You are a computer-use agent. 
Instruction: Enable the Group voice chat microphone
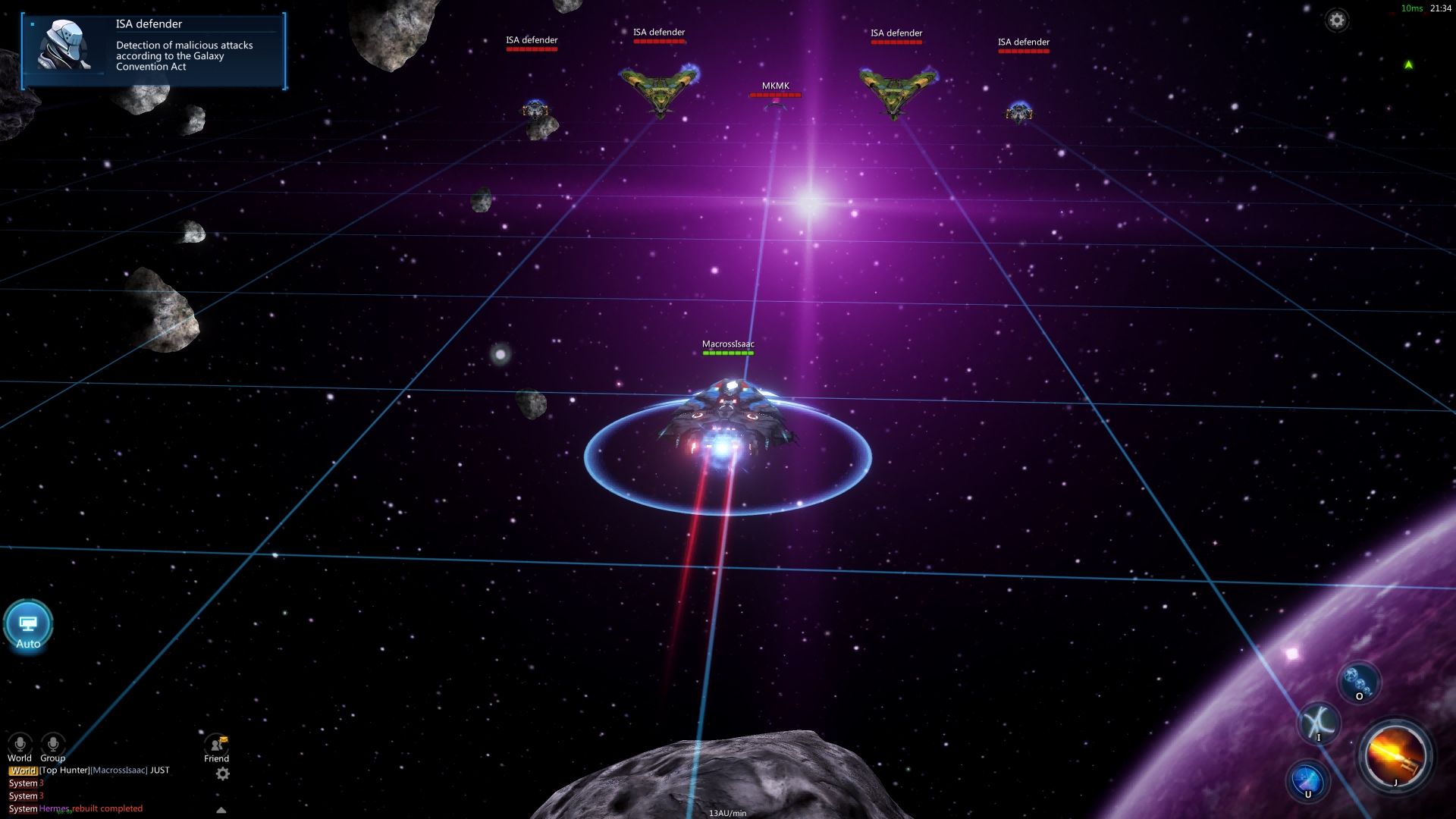pyautogui.click(x=53, y=744)
